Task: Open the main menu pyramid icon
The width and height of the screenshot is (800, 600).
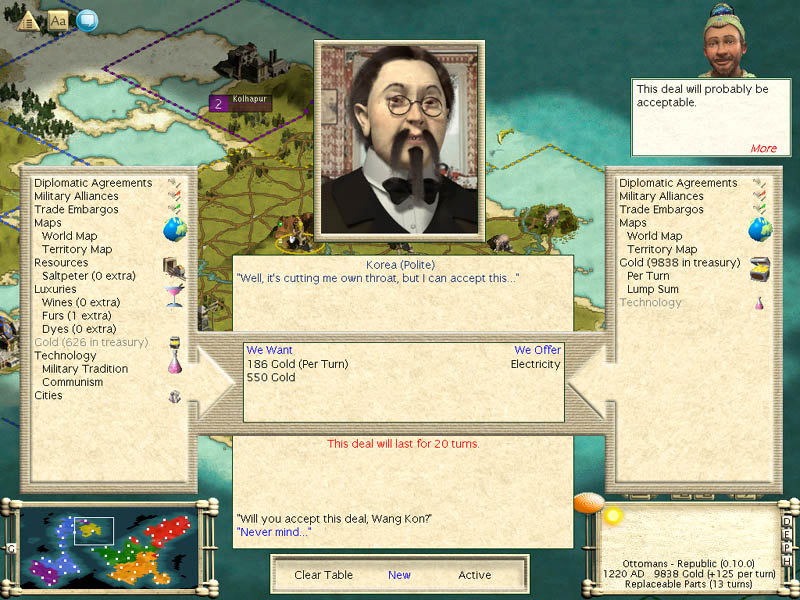Action: pyautogui.click(x=29, y=19)
